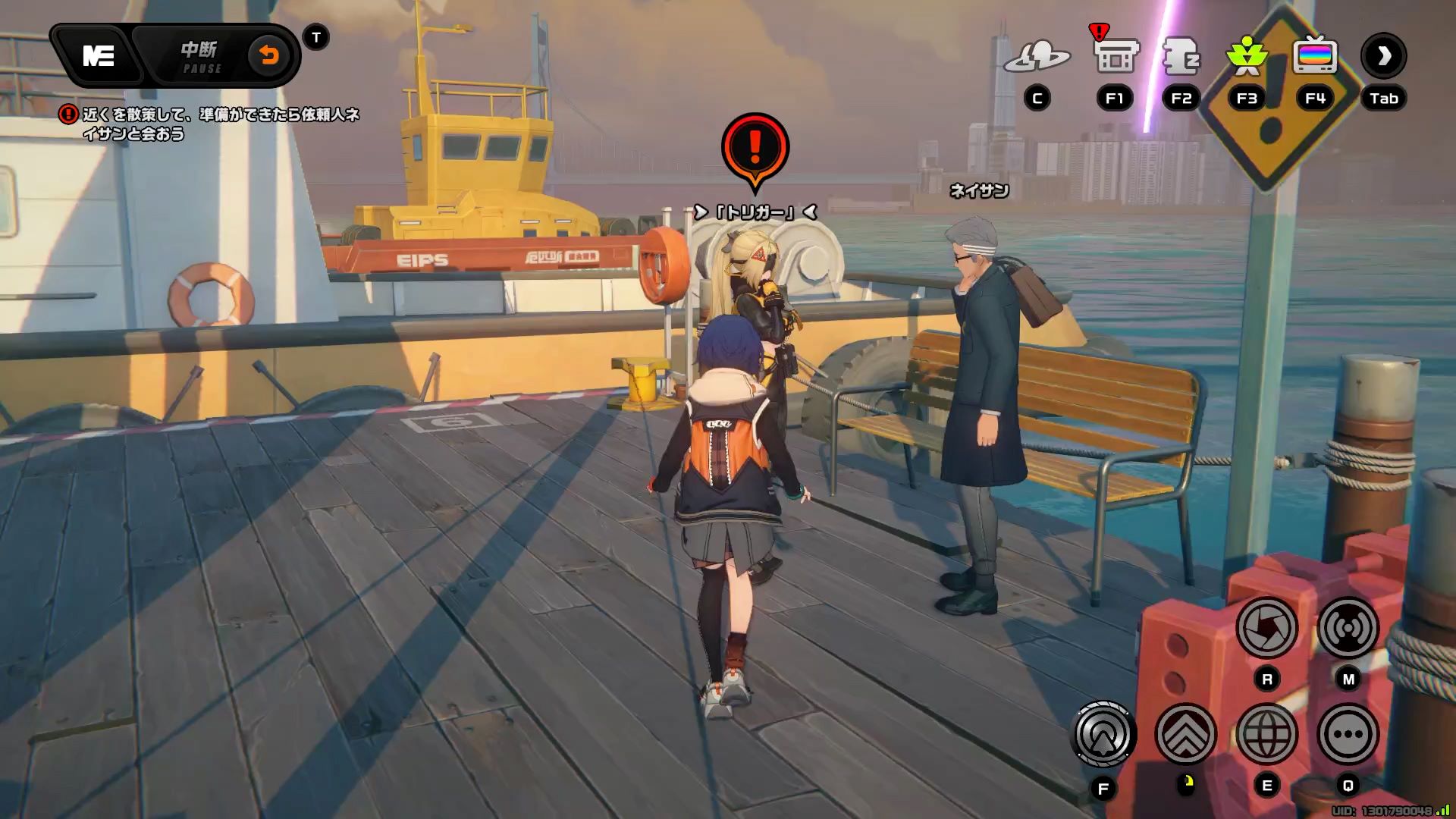Open the ME logo menu
Image resolution: width=1456 pixels, height=819 pixels.
[99, 56]
